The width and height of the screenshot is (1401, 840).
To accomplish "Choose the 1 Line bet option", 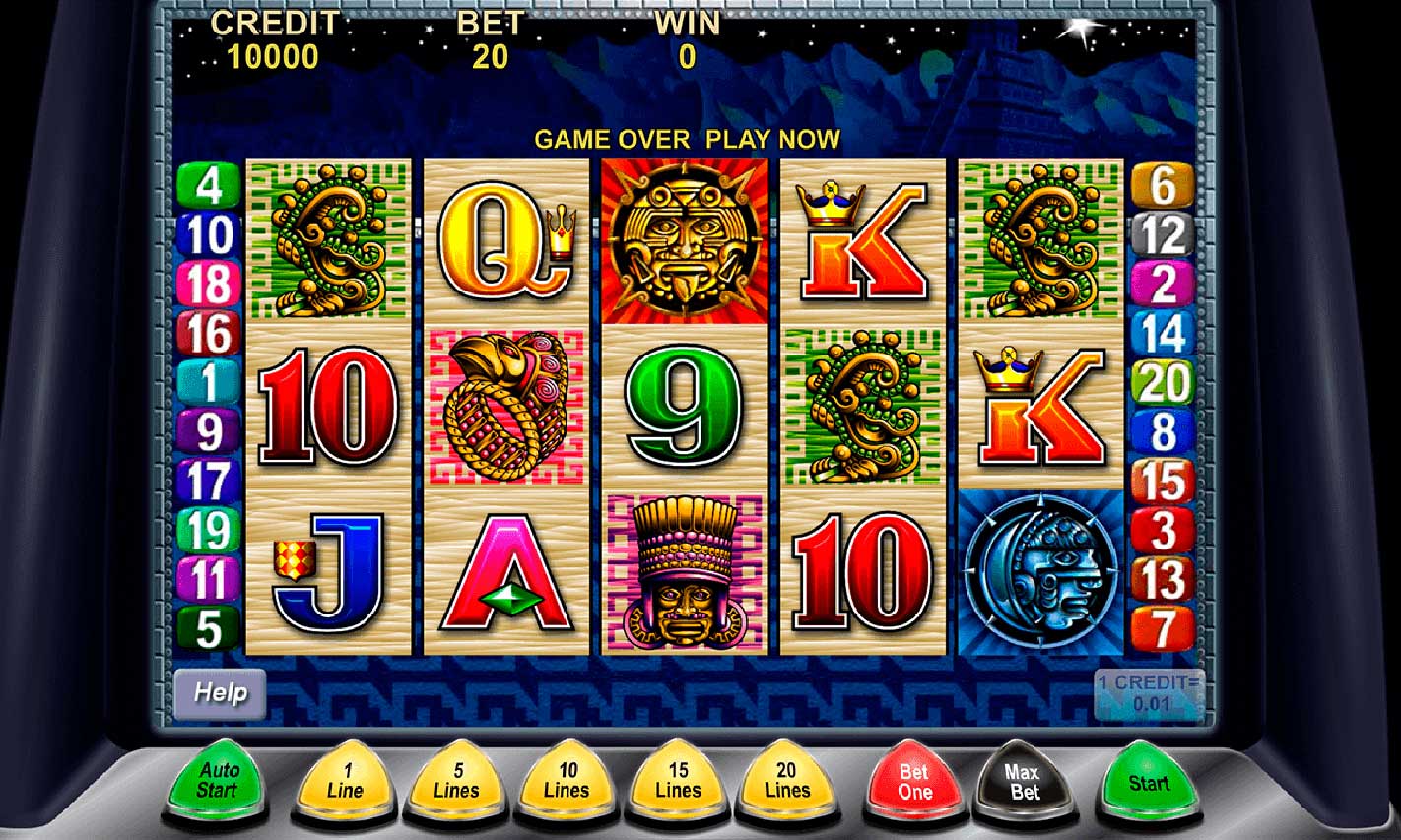I will click(344, 779).
